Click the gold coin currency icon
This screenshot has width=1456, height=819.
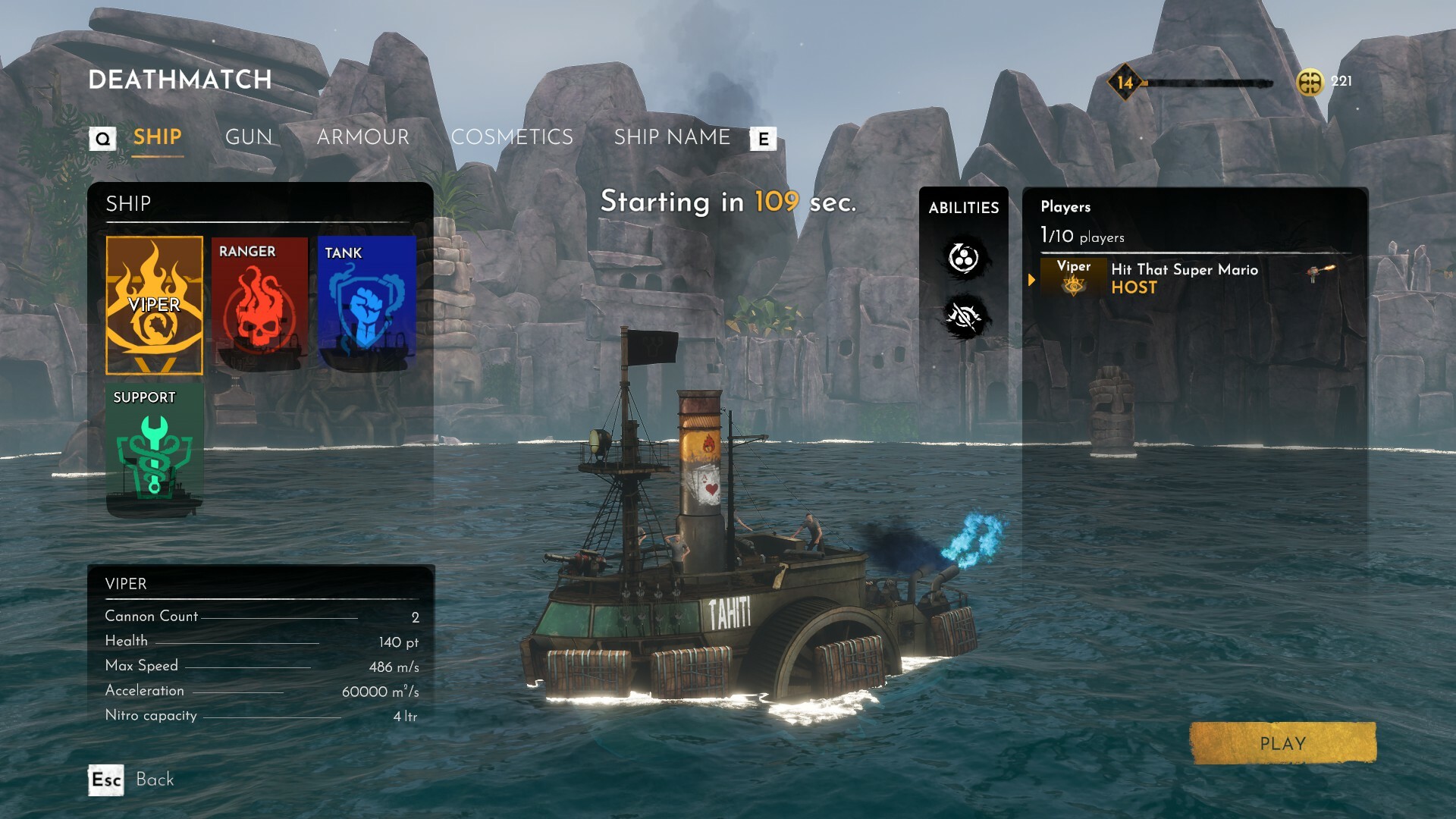1310,82
